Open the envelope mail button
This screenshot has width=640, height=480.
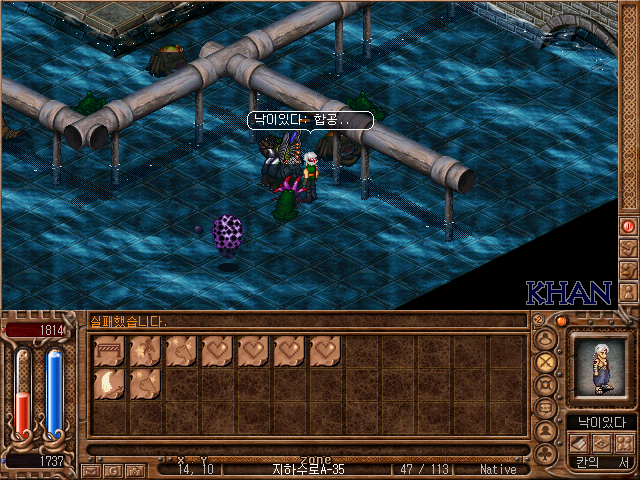click(92, 469)
